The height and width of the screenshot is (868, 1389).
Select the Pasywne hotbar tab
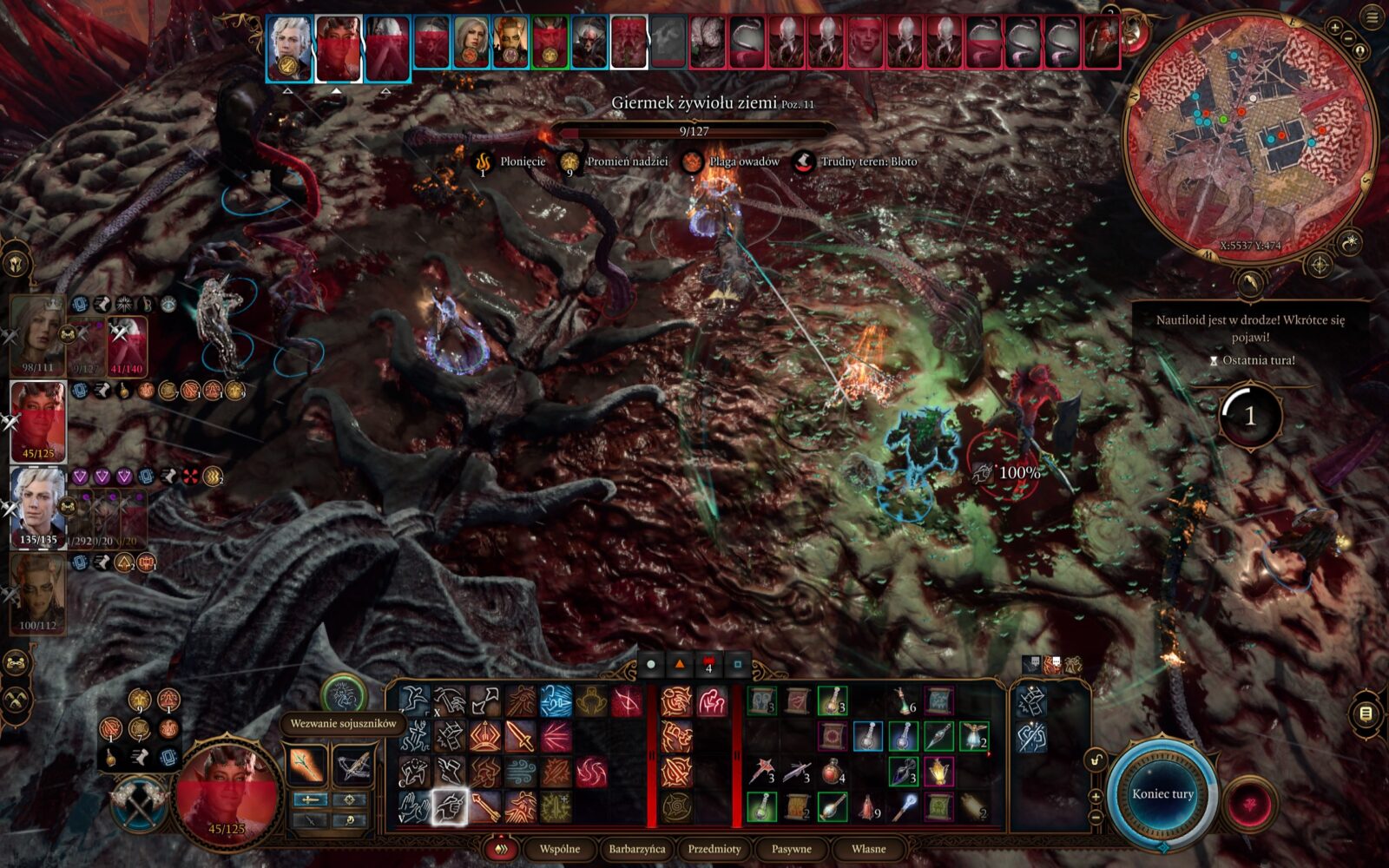tap(791, 849)
